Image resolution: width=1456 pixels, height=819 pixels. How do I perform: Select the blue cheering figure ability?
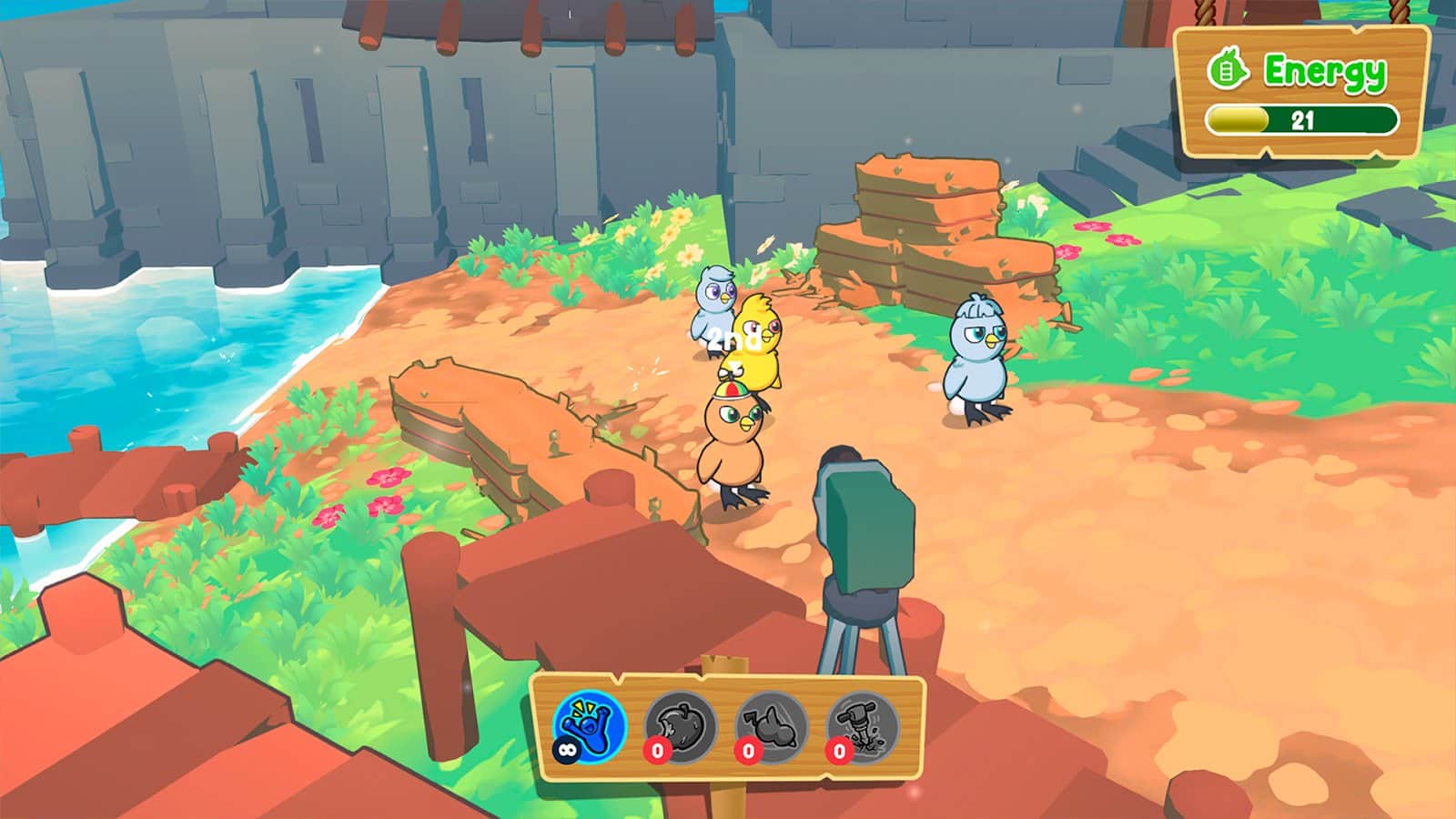590,726
